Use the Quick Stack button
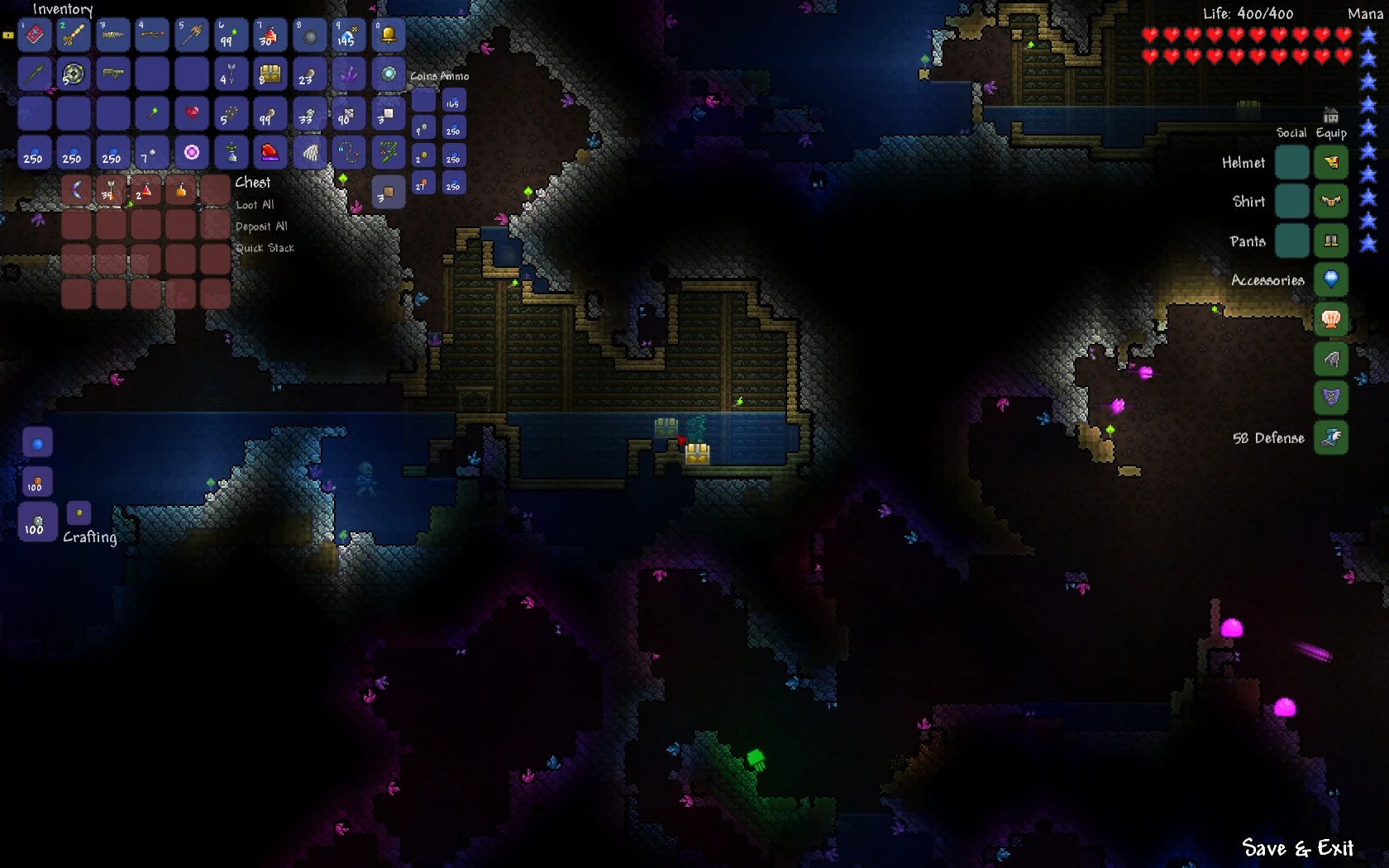Screen dimensions: 1389x868 (265, 247)
